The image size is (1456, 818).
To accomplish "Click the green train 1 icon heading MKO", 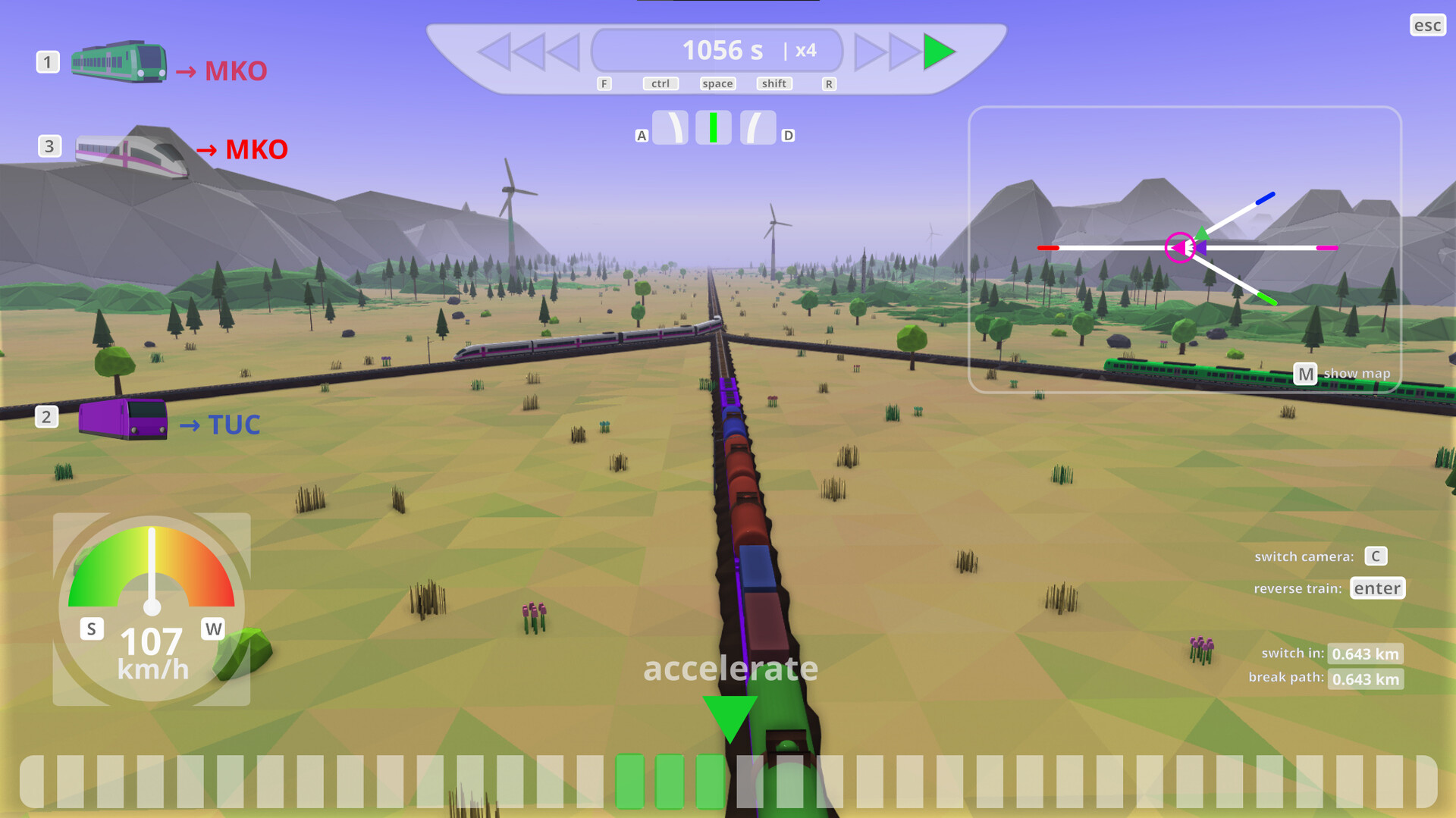I will click(x=119, y=64).
